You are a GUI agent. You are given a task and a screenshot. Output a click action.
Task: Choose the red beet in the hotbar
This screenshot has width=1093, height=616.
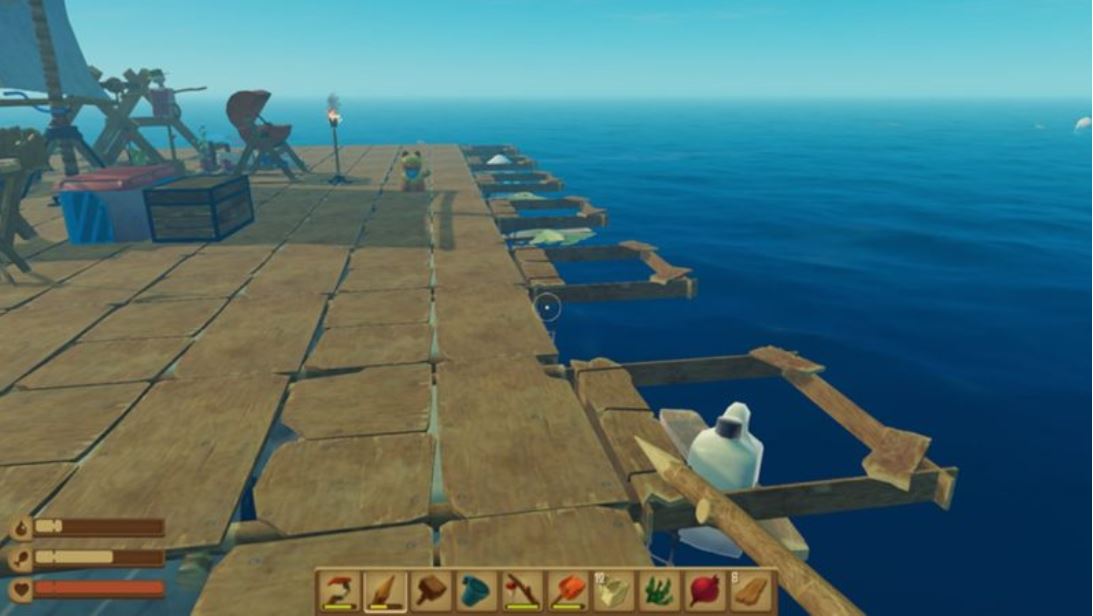click(x=705, y=591)
